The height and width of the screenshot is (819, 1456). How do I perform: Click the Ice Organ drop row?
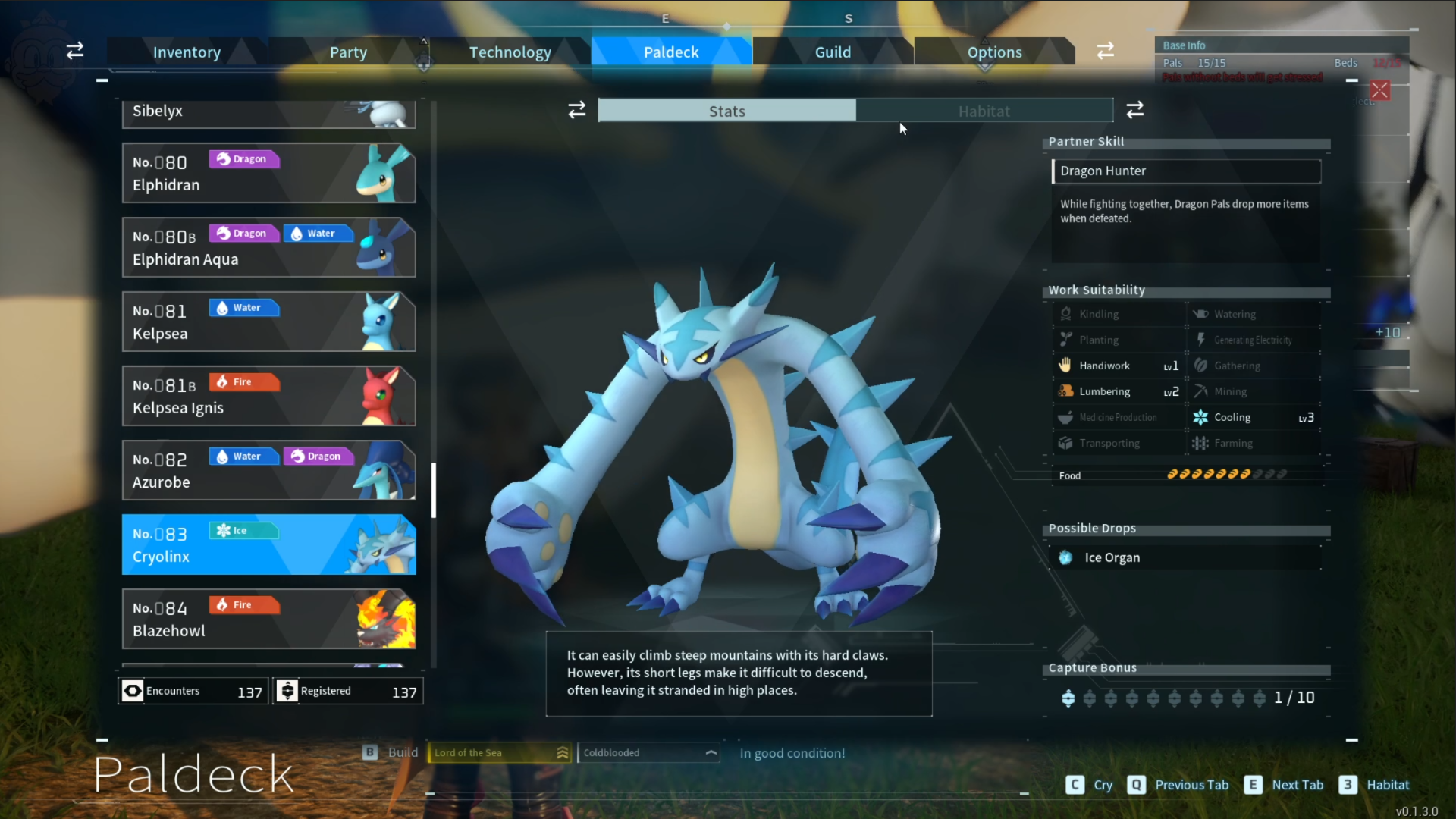[1186, 557]
